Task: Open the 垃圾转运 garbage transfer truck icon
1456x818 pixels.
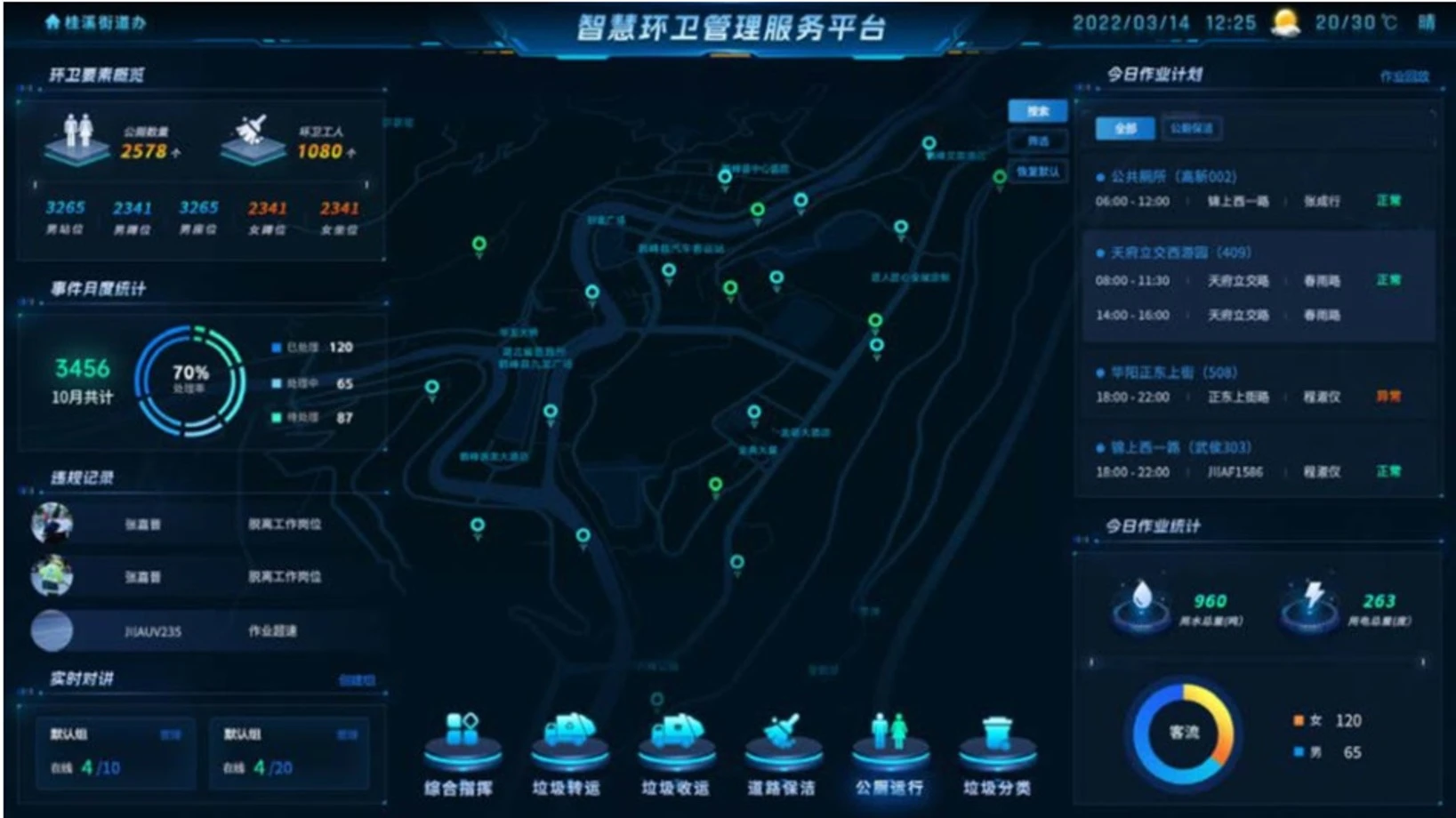Action: (x=570, y=738)
